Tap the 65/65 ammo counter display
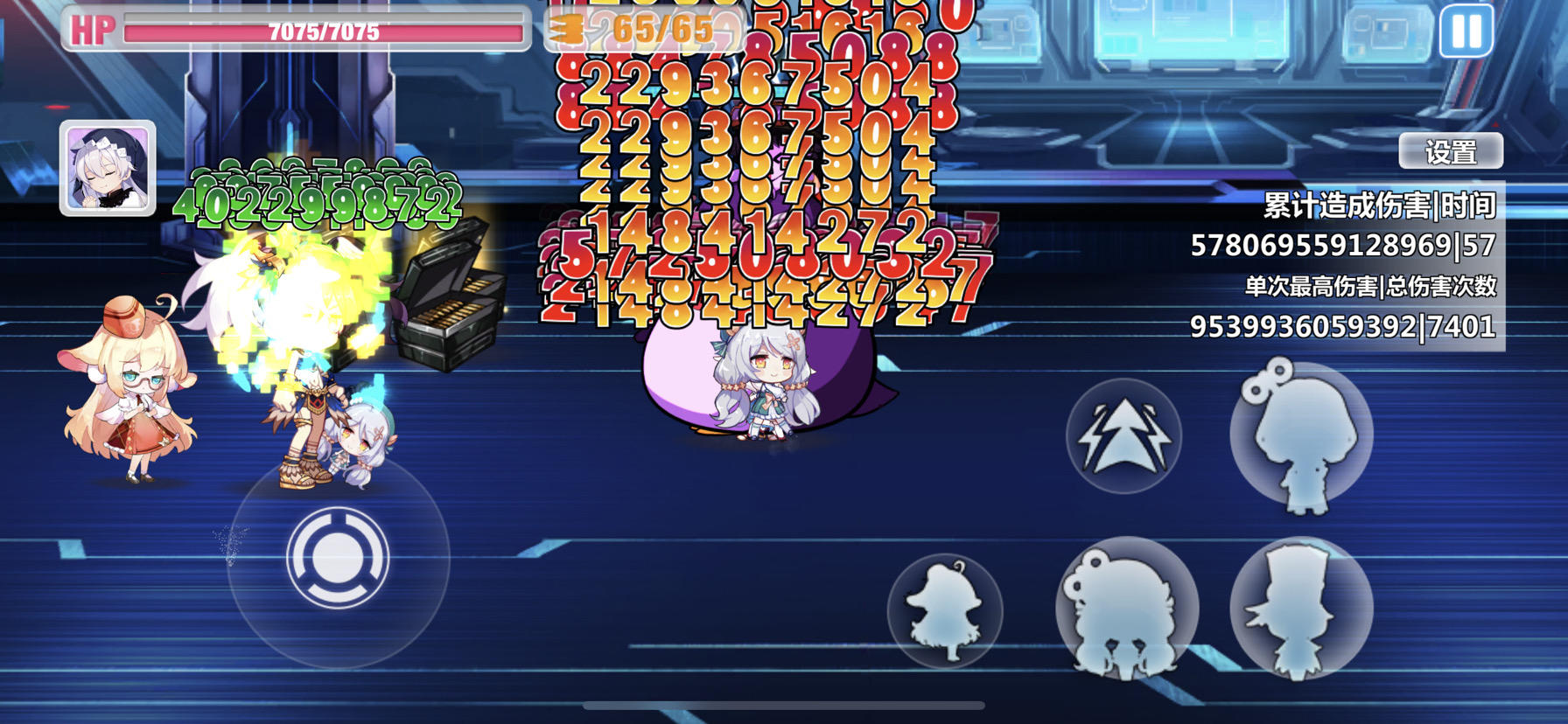1568x724 pixels. click(652, 31)
